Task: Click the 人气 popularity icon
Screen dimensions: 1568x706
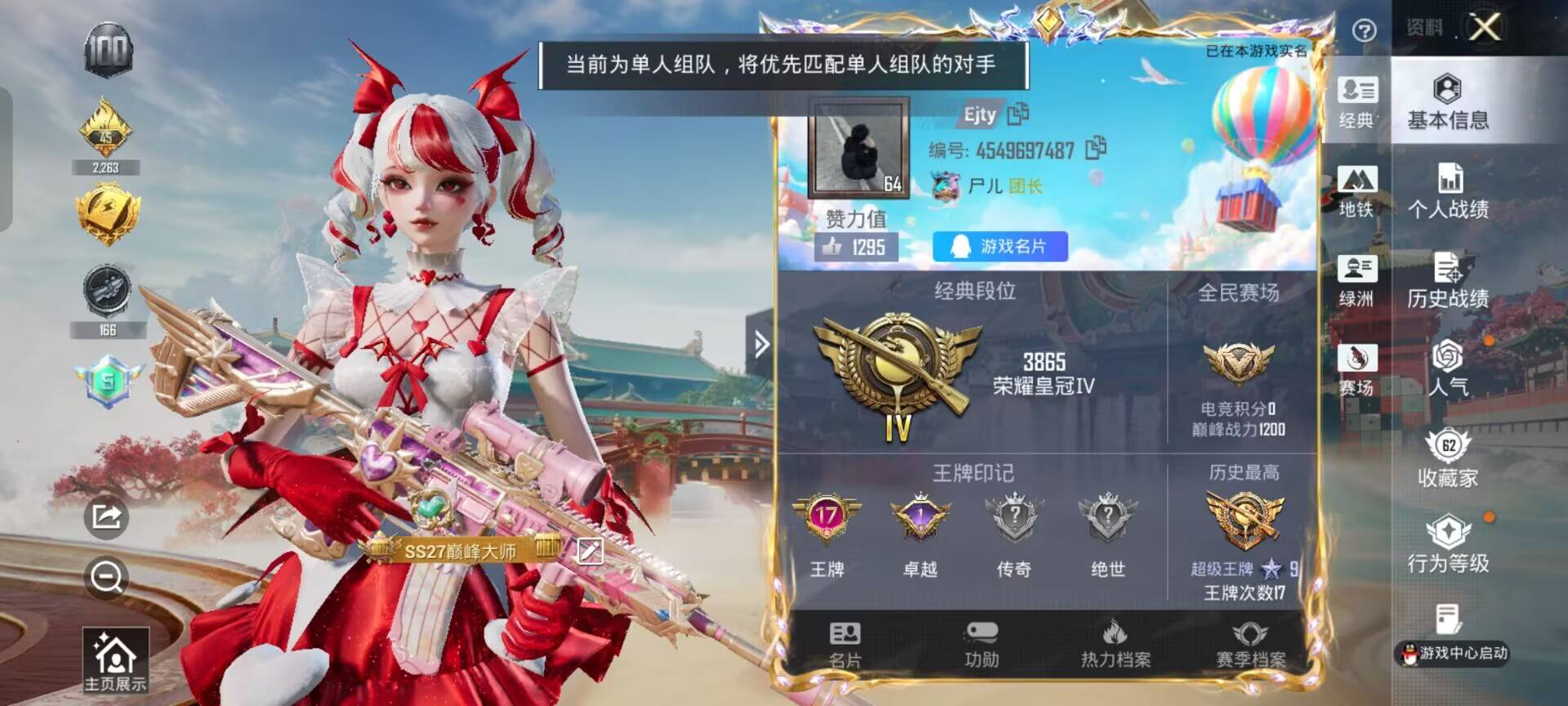Action: 1450,371
